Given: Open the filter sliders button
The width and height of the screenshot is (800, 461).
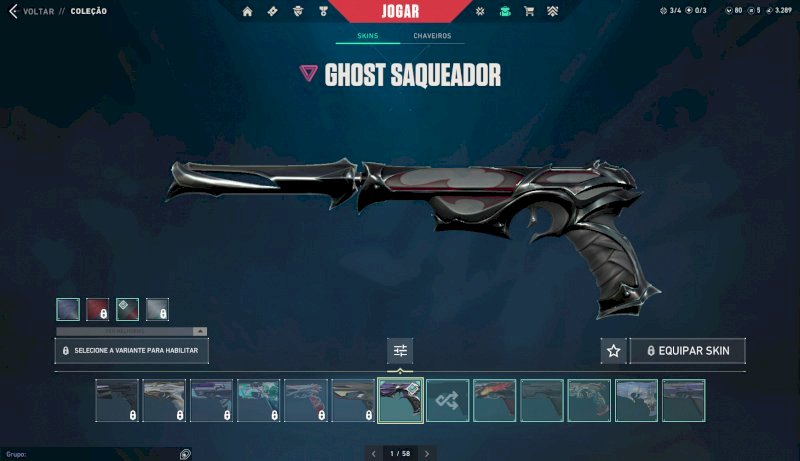Looking at the screenshot, I should 400,351.
